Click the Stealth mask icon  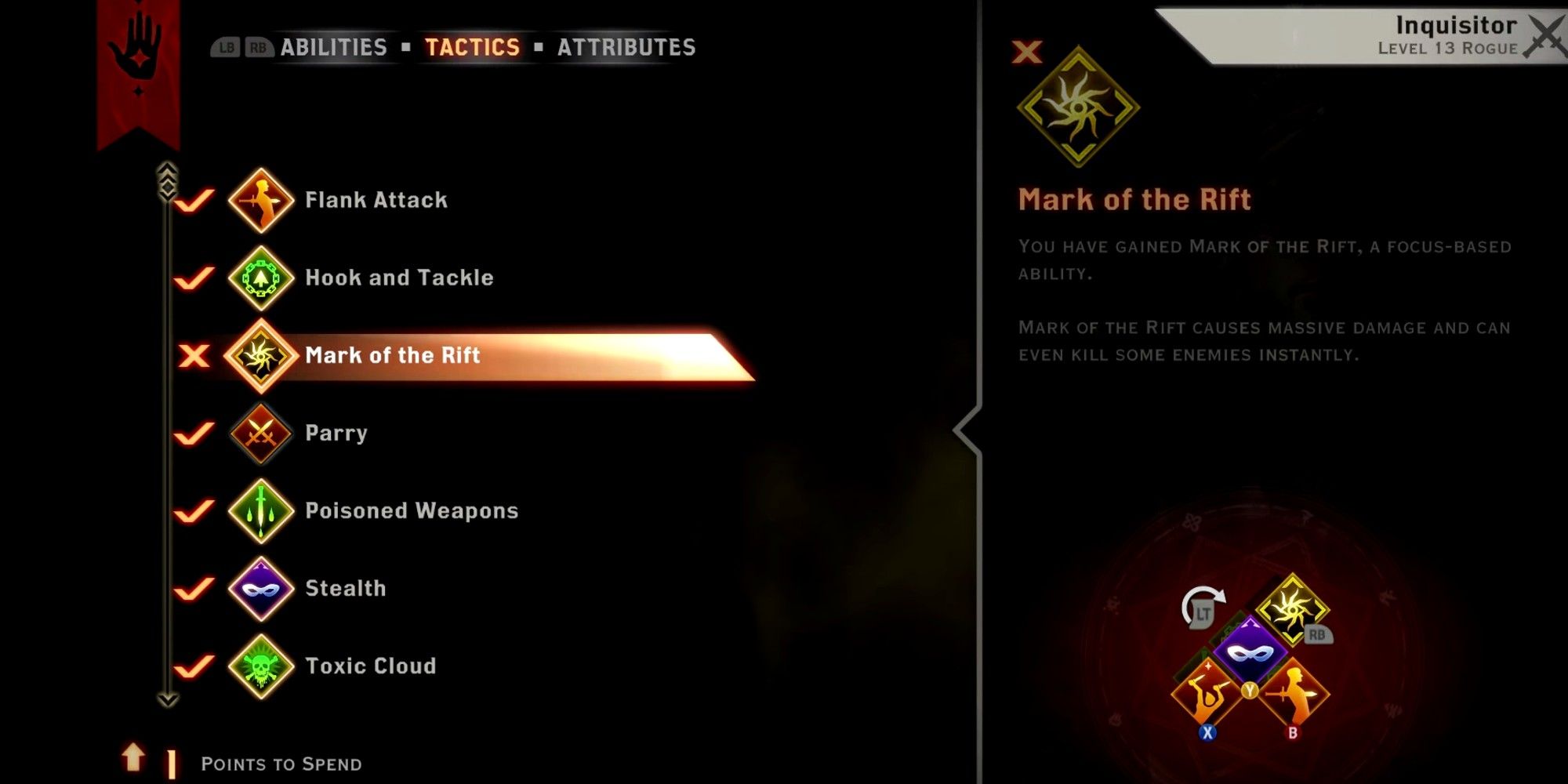pyautogui.click(x=261, y=589)
